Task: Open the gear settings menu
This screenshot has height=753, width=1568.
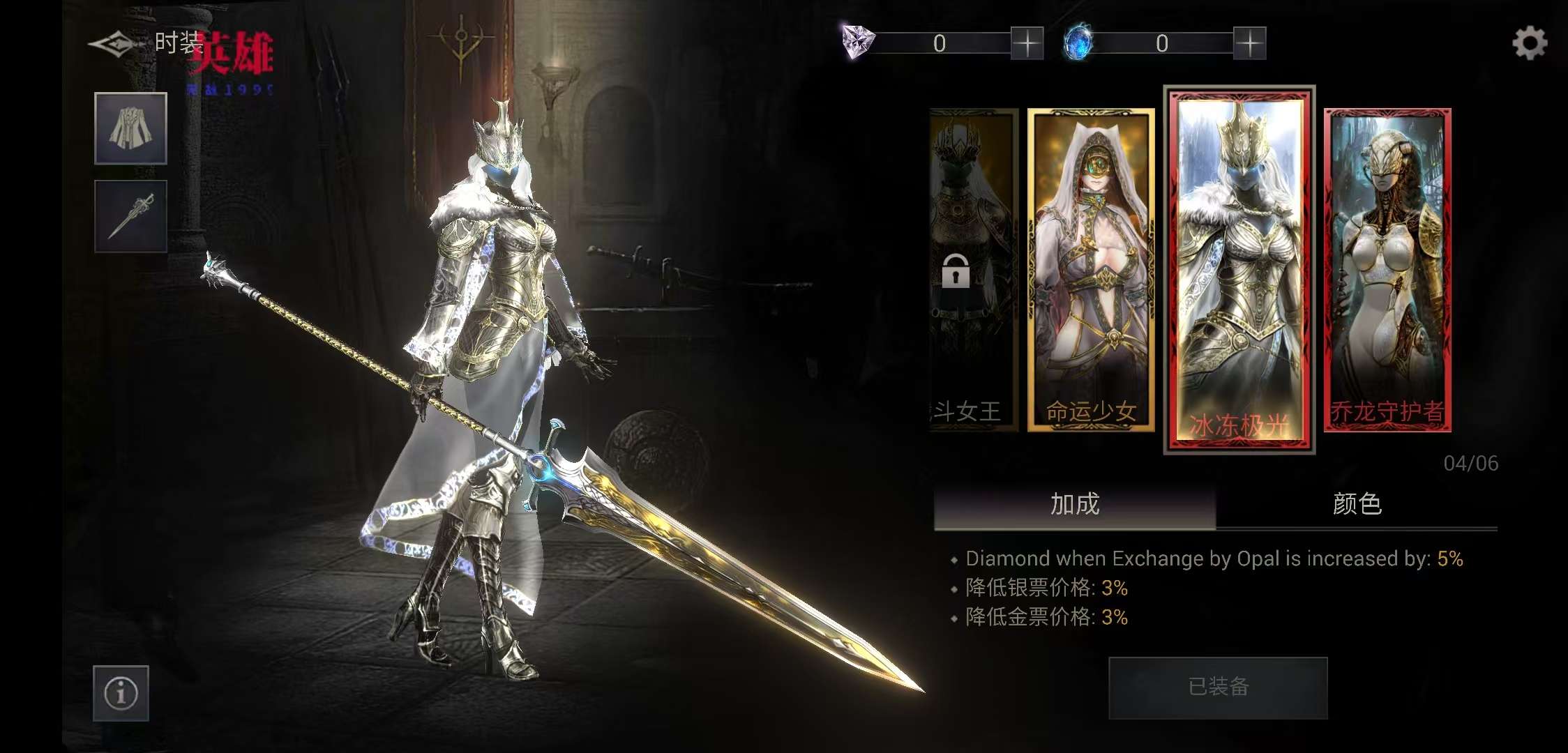Action: coord(1529,43)
